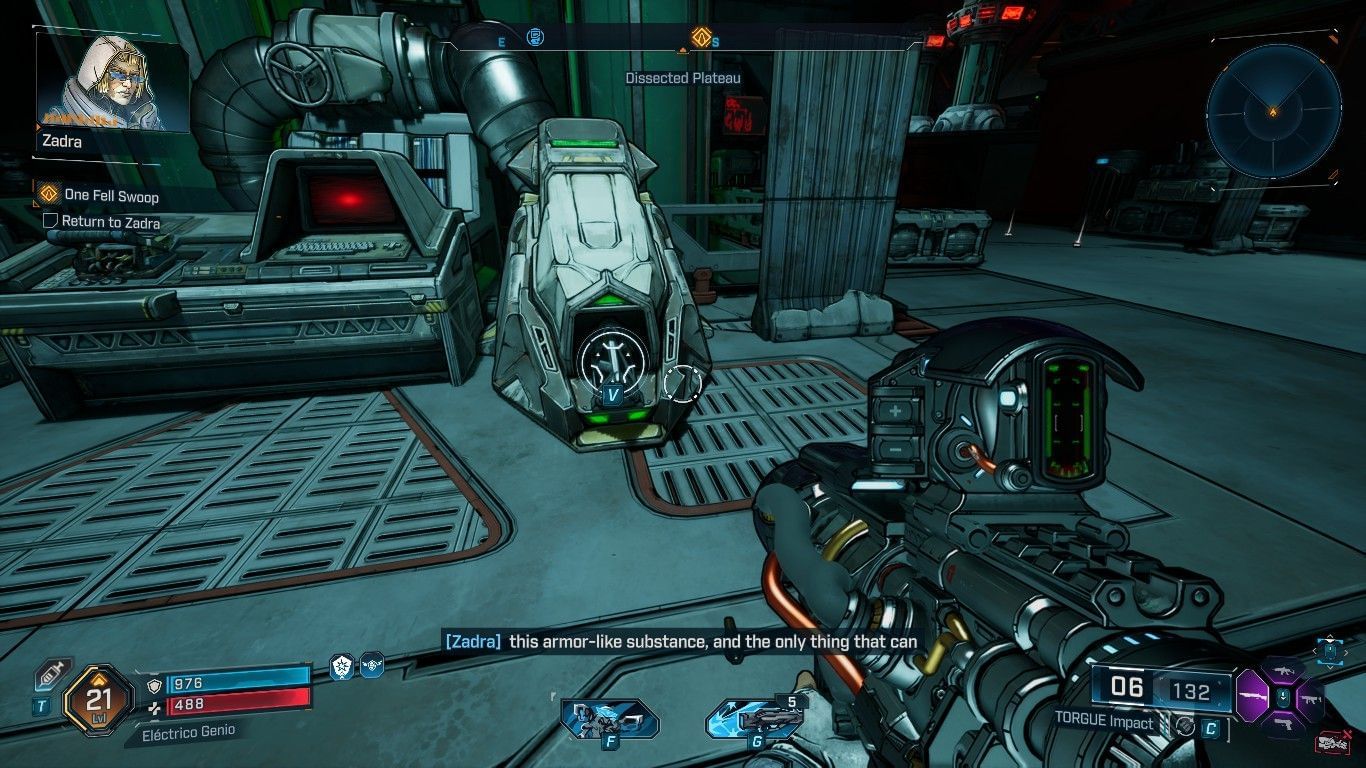Open the level 21 character badge
The height and width of the screenshot is (768, 1366).
(98, 700)
